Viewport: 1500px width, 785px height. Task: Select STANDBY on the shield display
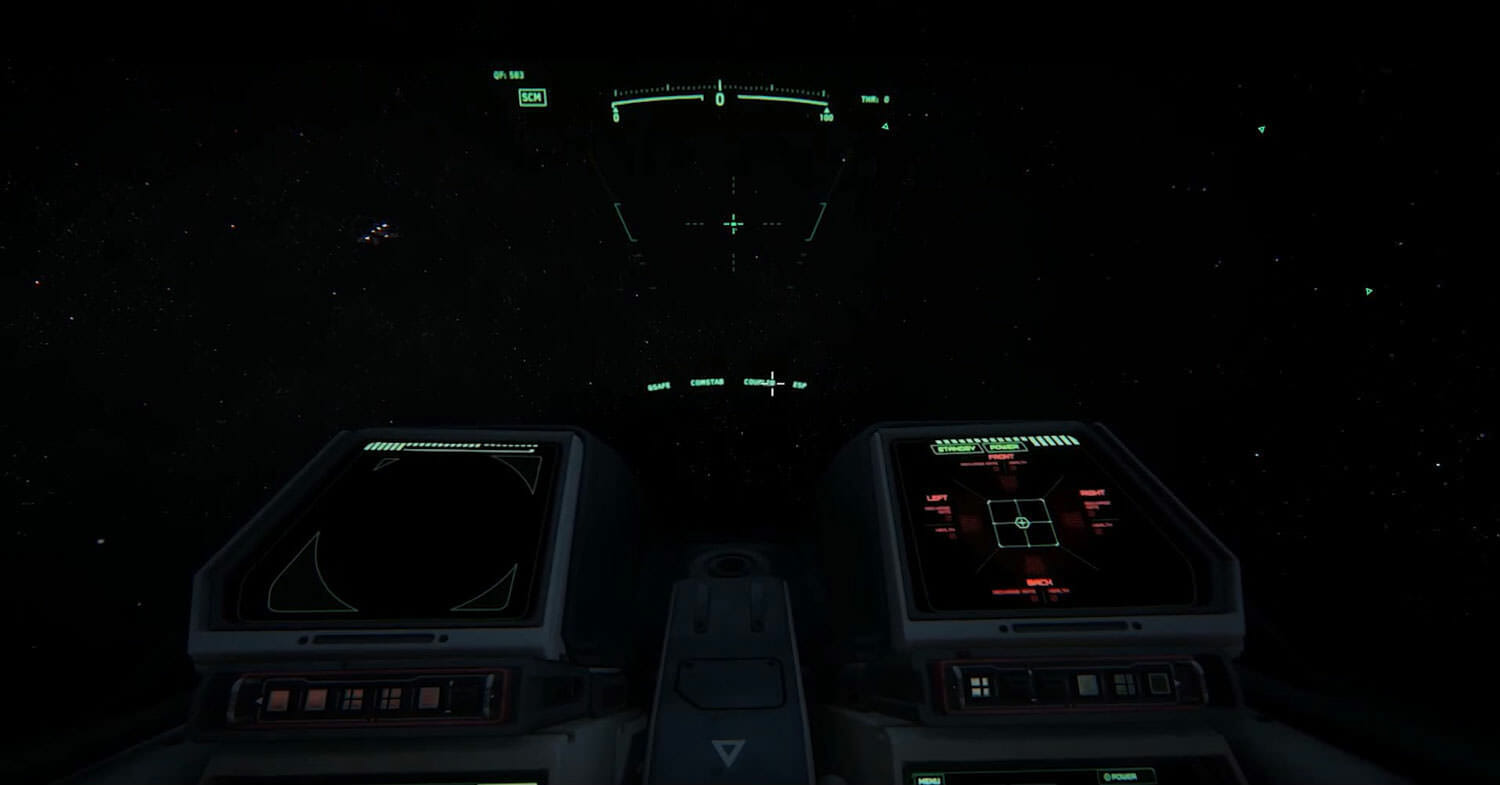(957, 448)
